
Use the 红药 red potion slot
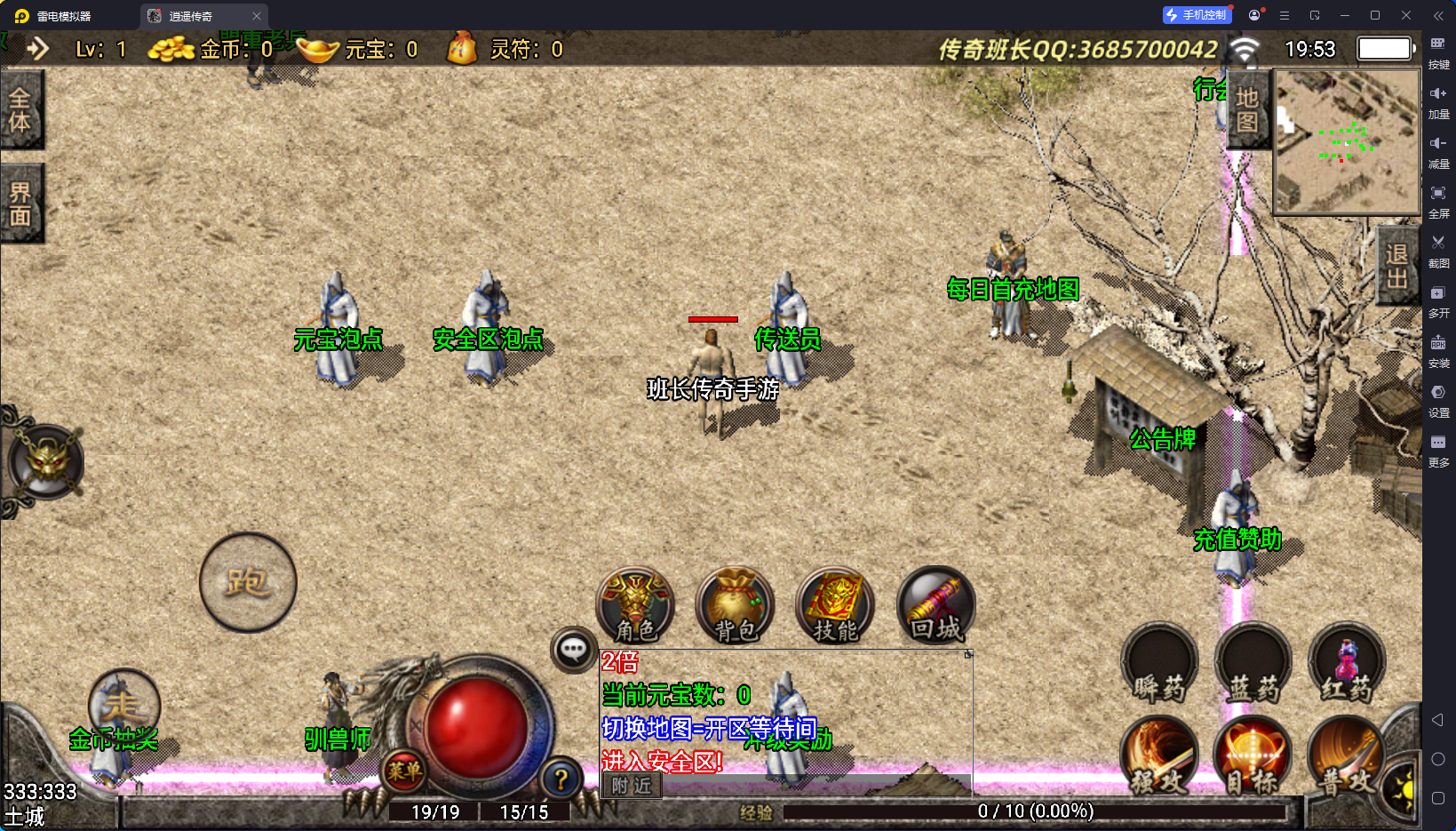[x=1347, y=665]
